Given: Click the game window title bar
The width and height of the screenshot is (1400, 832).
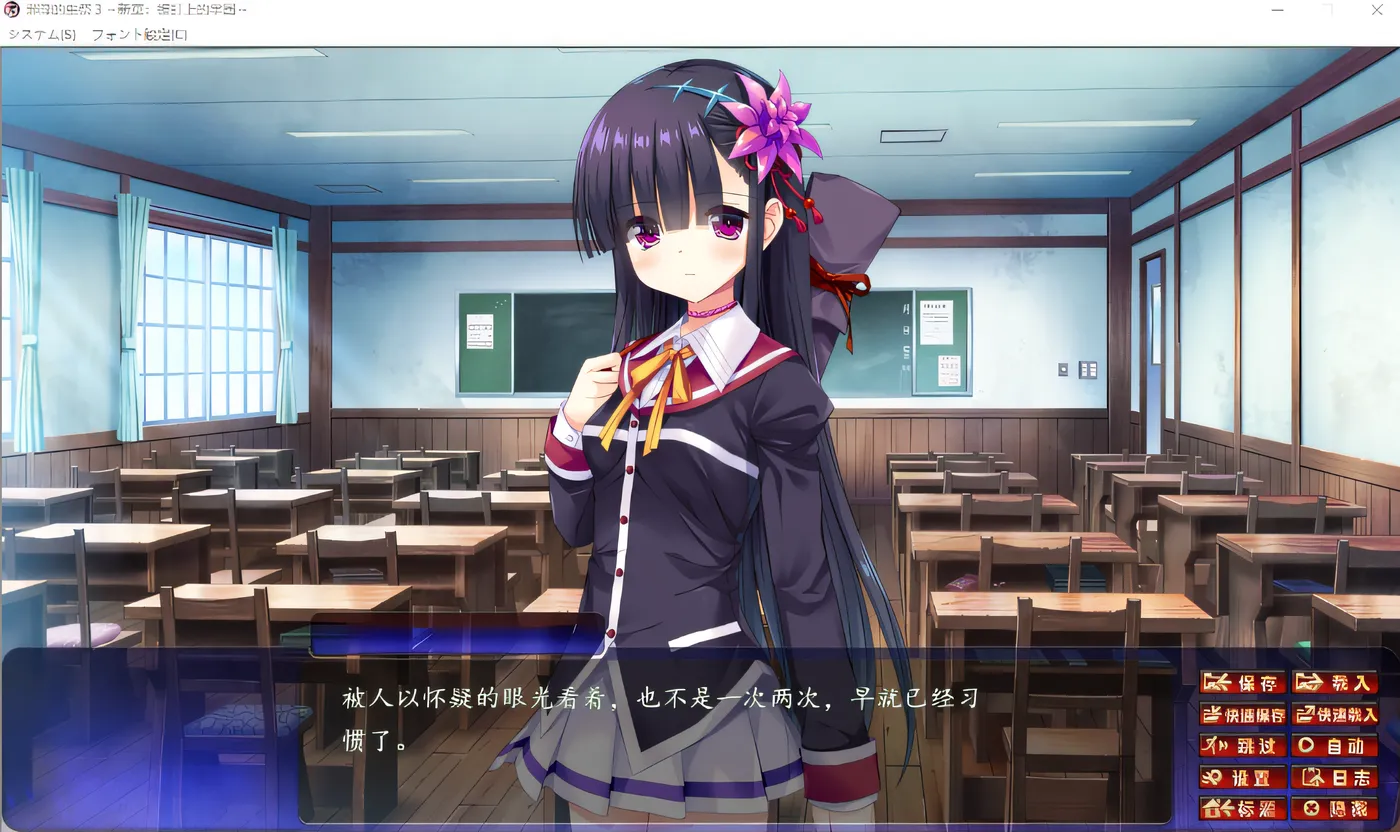Looking at the screenshot, I should point(700,10).
